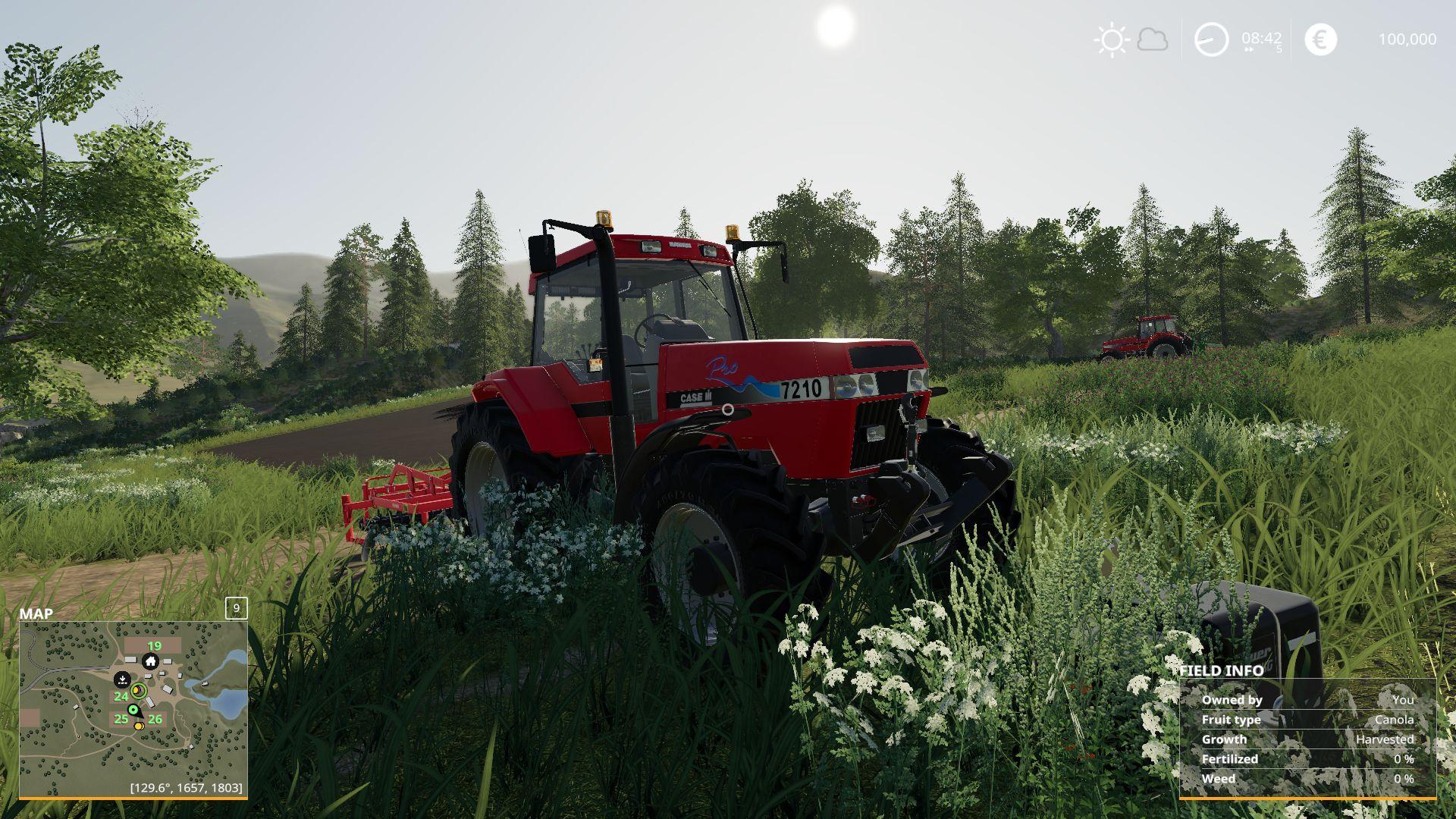This screenshot has width=1456, height=819.
Task: Click field 26 on the minimap
Action: point(155,719)
